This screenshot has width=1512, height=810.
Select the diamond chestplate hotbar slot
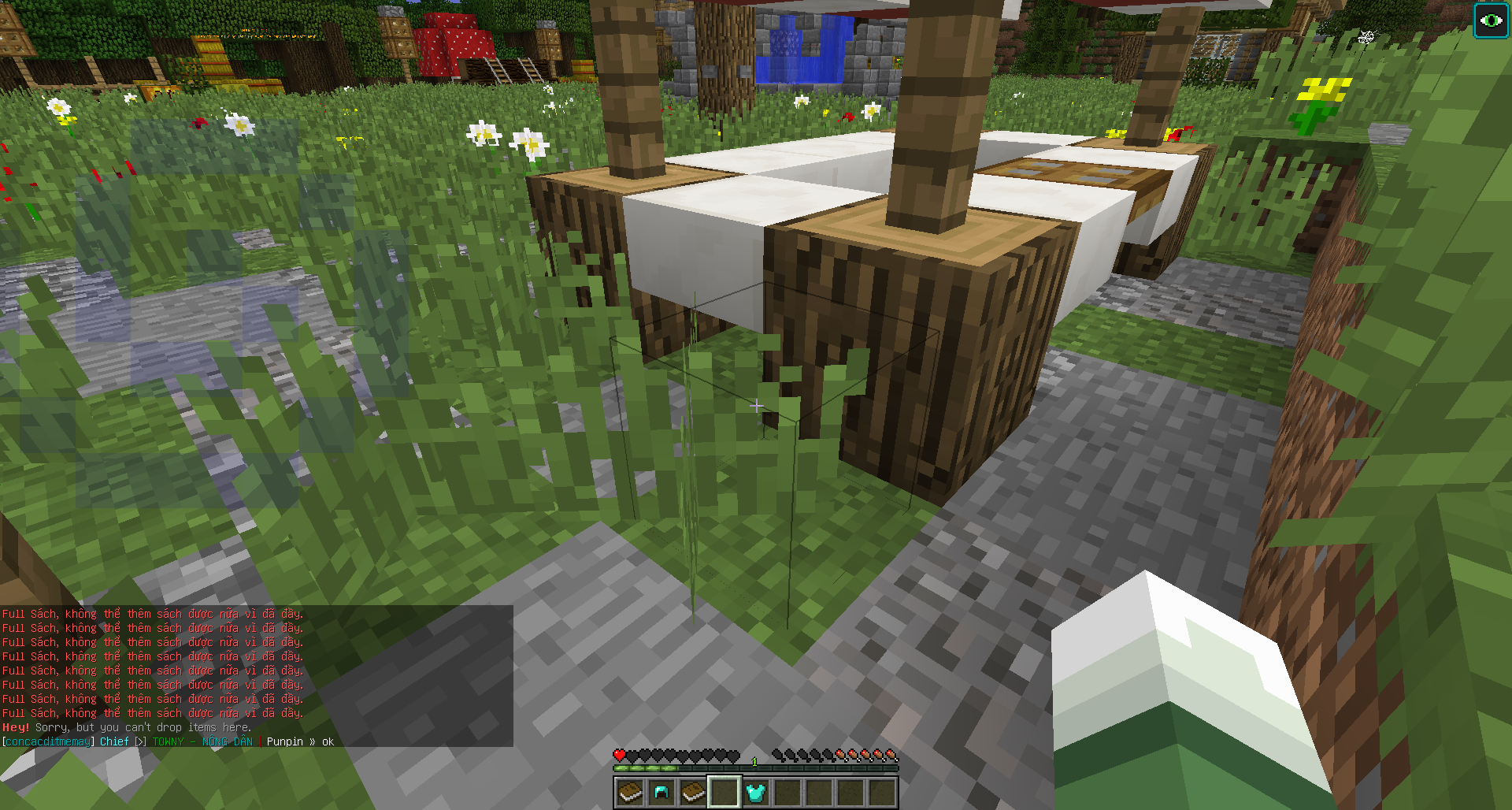click(x=756, y=792)
